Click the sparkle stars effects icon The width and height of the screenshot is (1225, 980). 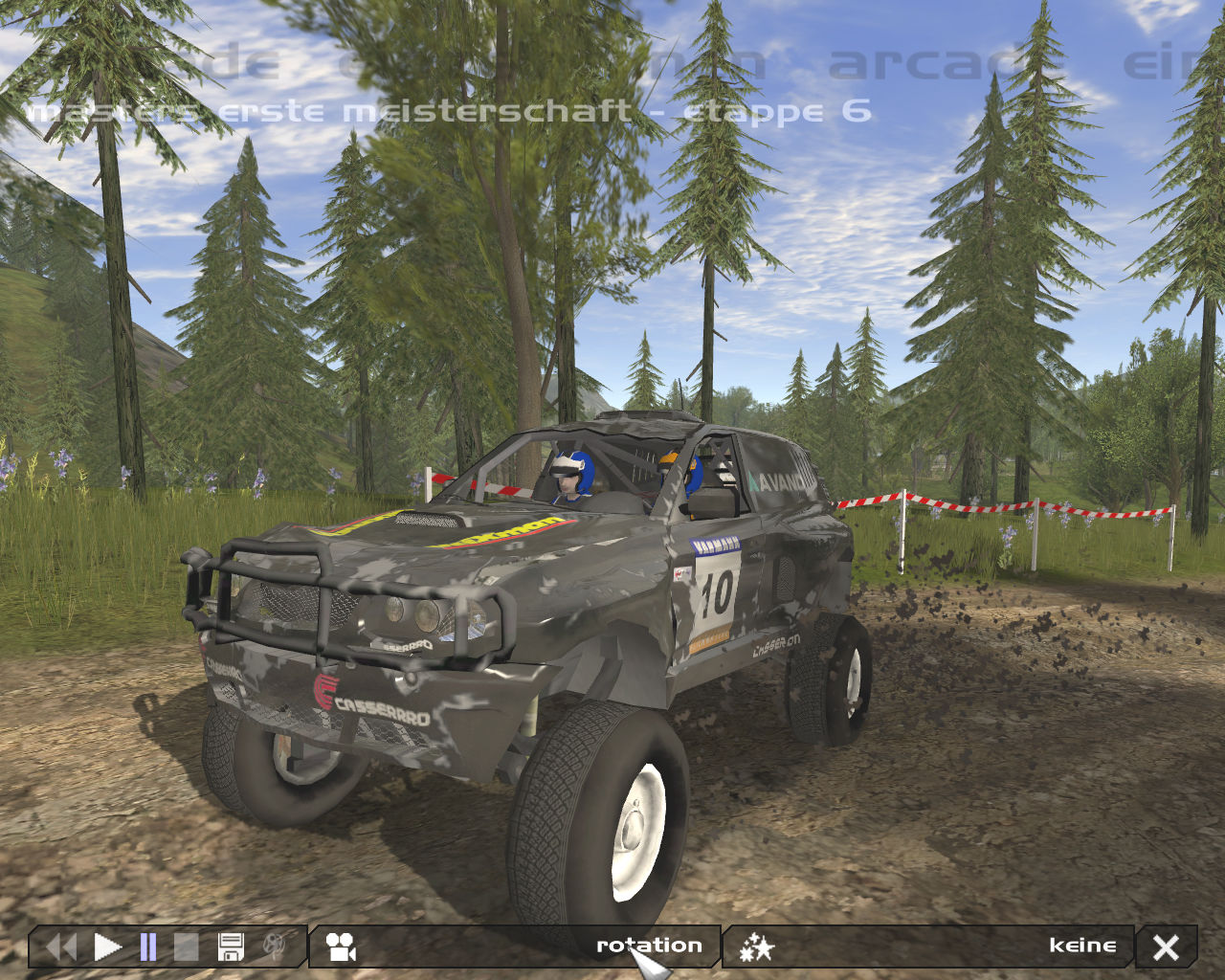(756, 947)
